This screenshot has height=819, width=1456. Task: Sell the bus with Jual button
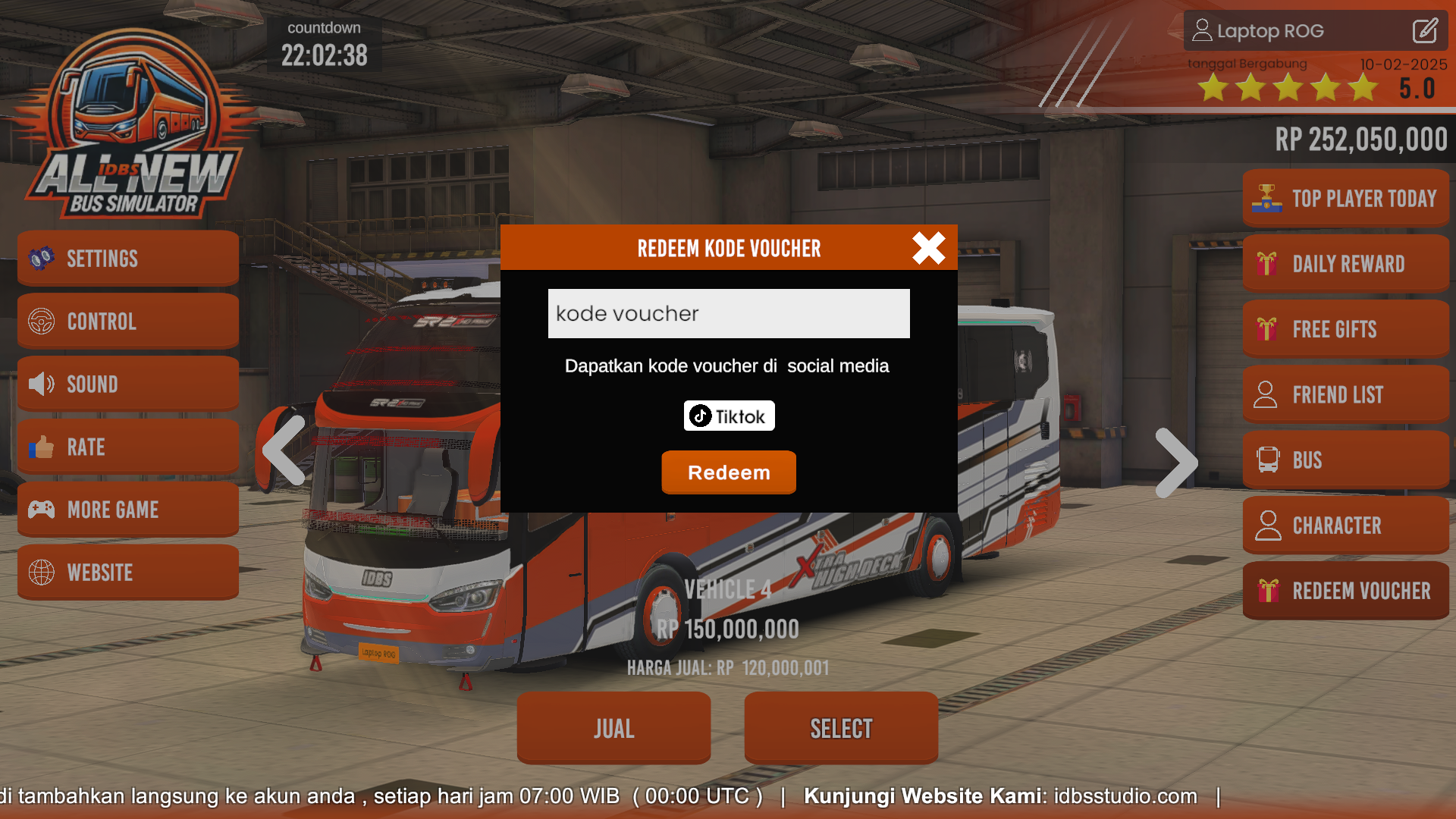tap(613, 727)
